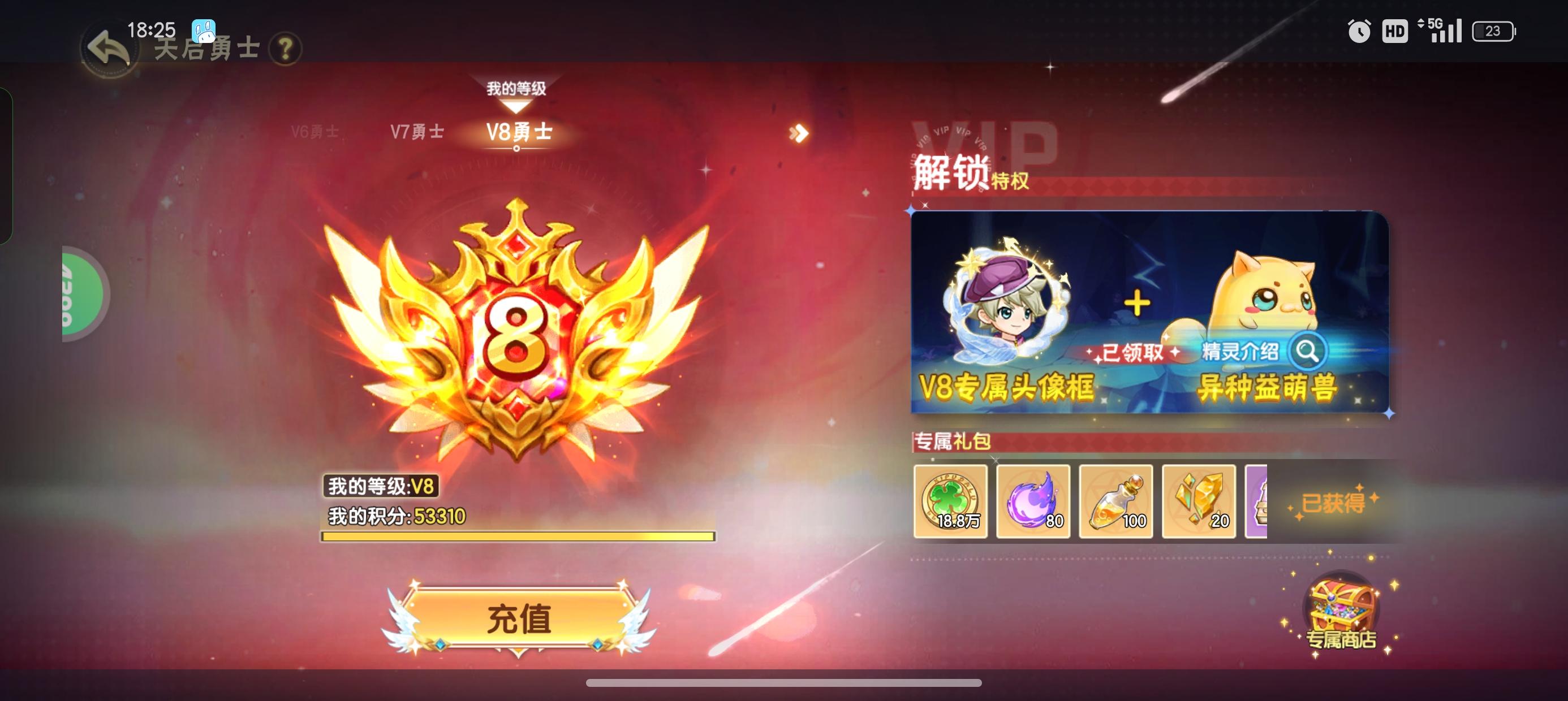The width and height of the screenshot is (1568, 701).
Task: Click the purple orb item with quantity 80
Action: click(1033, 502)
